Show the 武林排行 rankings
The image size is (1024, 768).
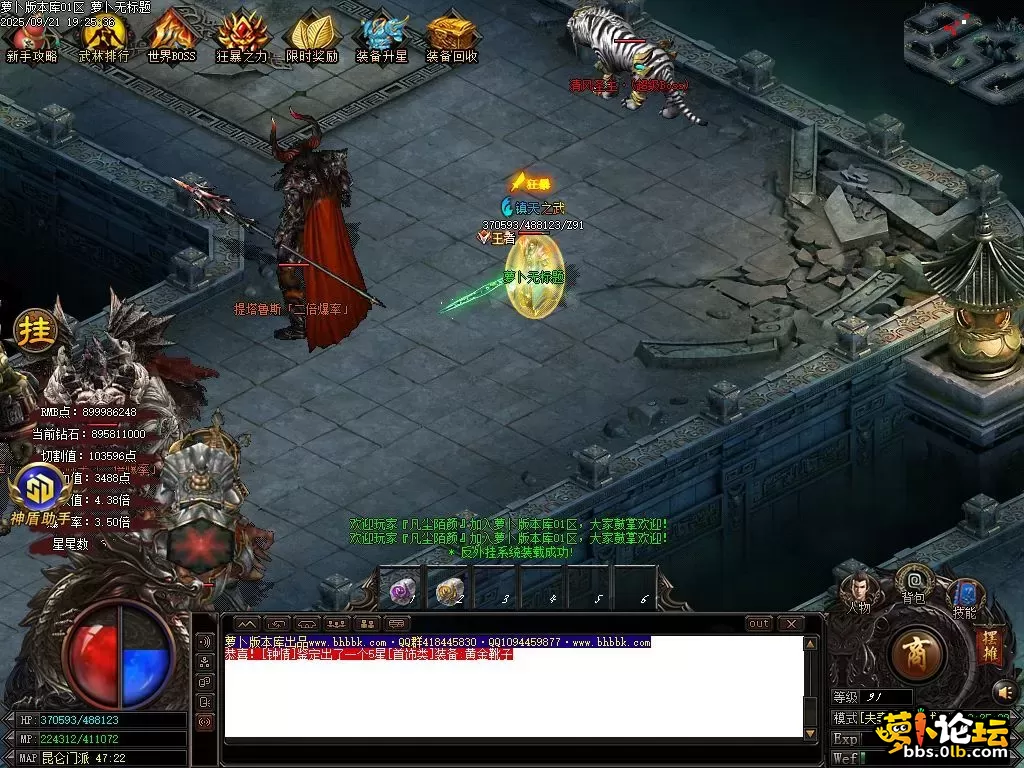104,36
